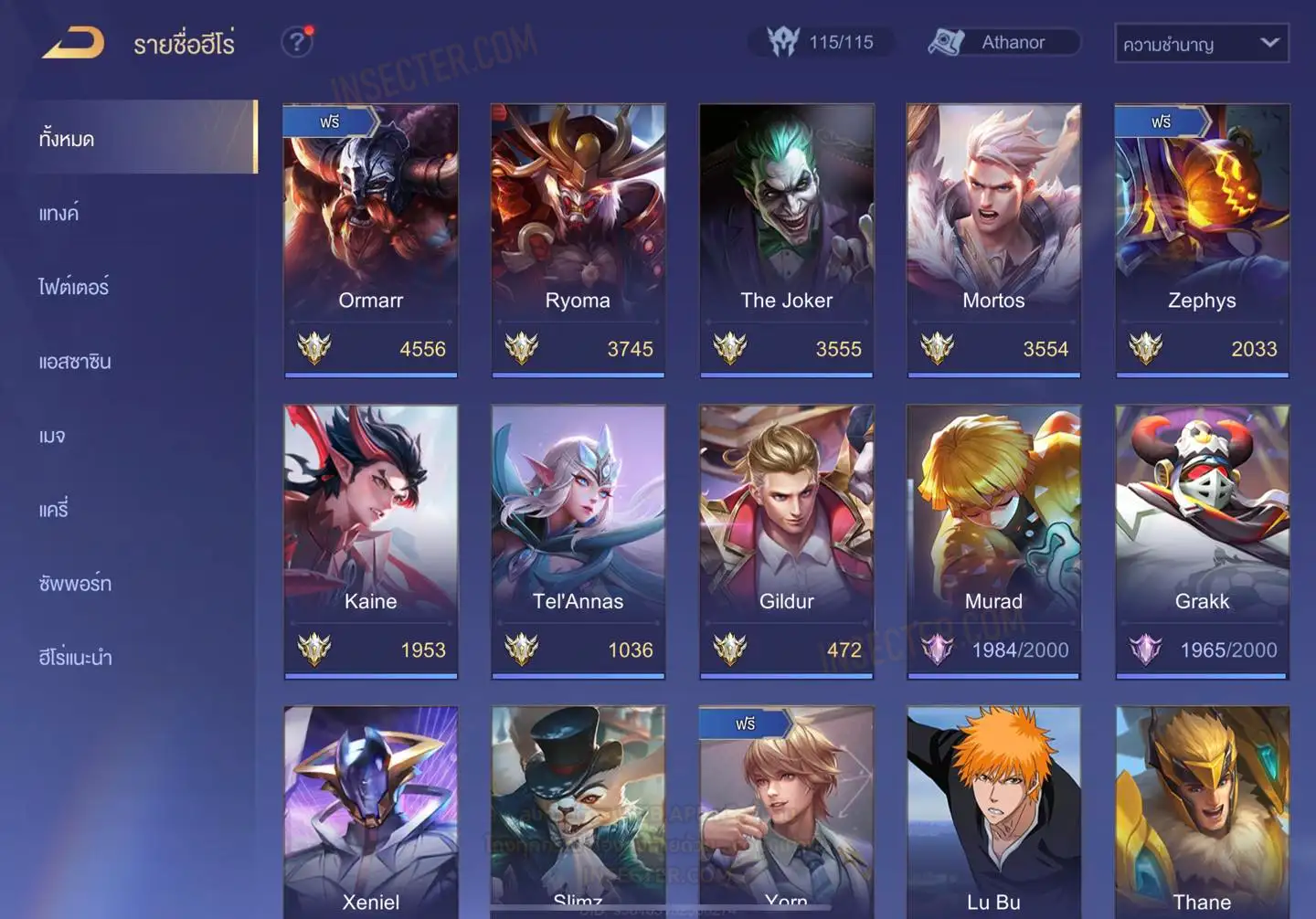
Task: Open the ฮีโร่แนะนำ tab
Action: 75,658
